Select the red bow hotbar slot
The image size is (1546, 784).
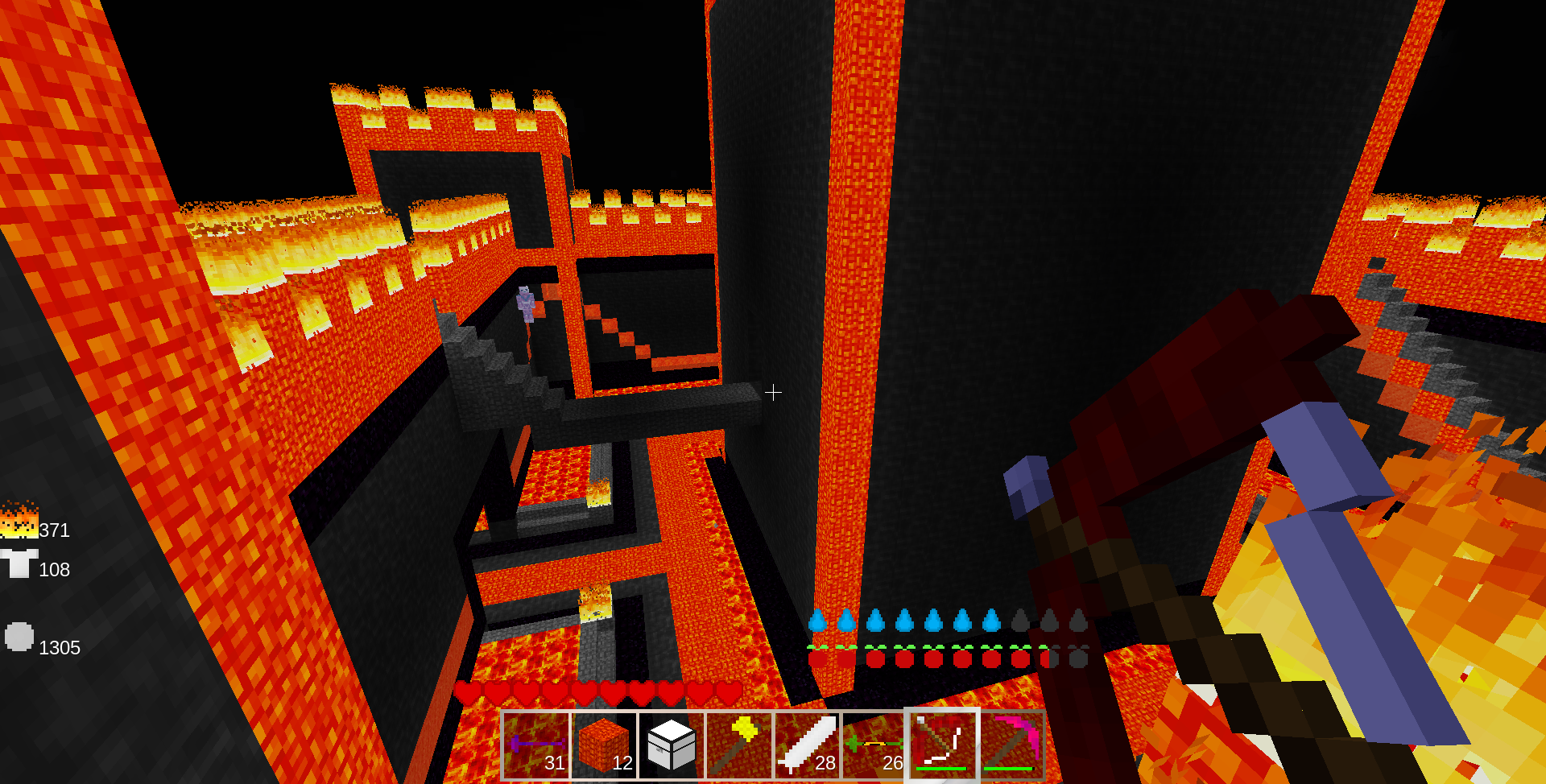[942, 745]
